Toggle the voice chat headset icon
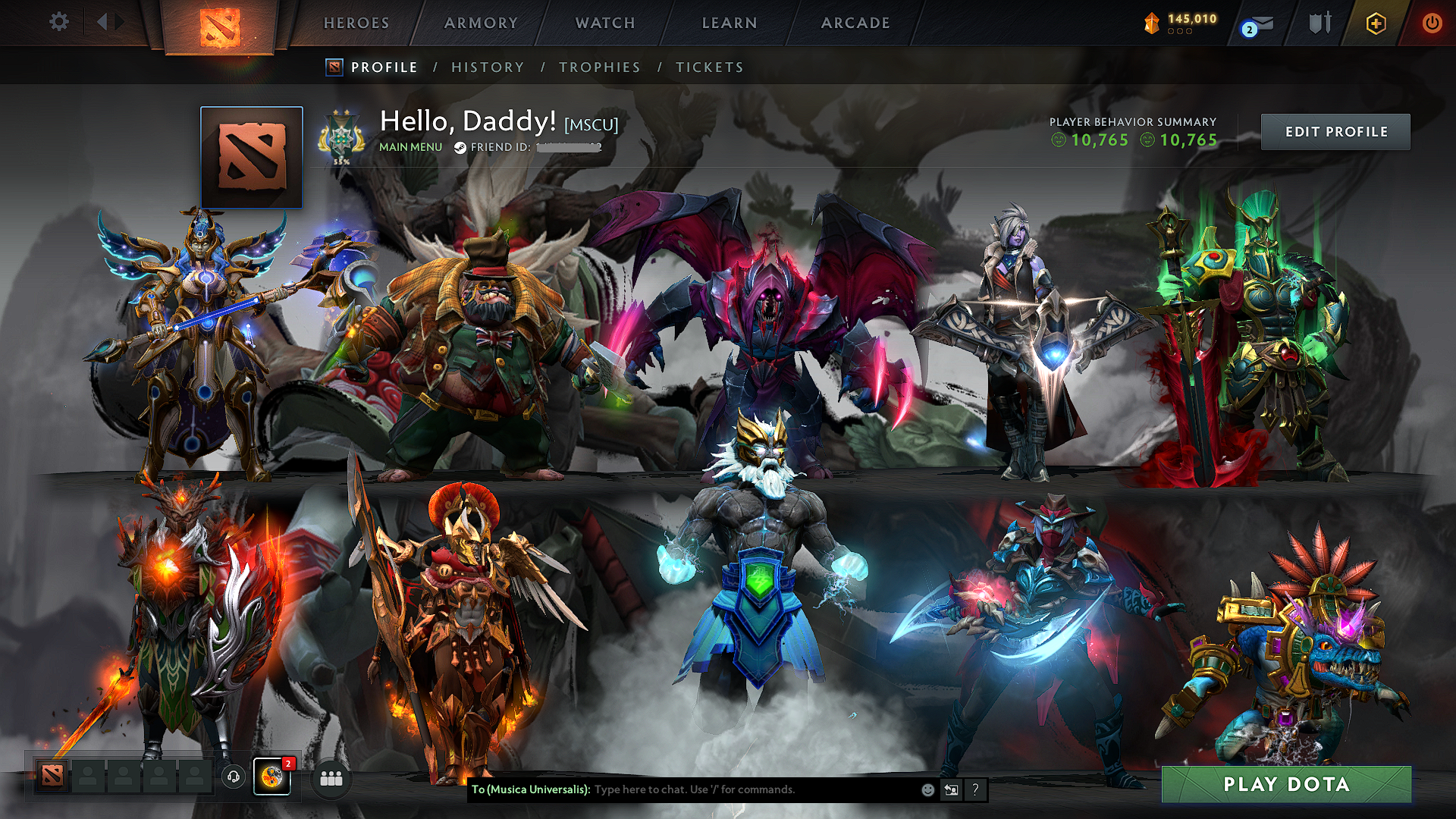This screenshot has height=819, width=1456. tap(234, 776)
